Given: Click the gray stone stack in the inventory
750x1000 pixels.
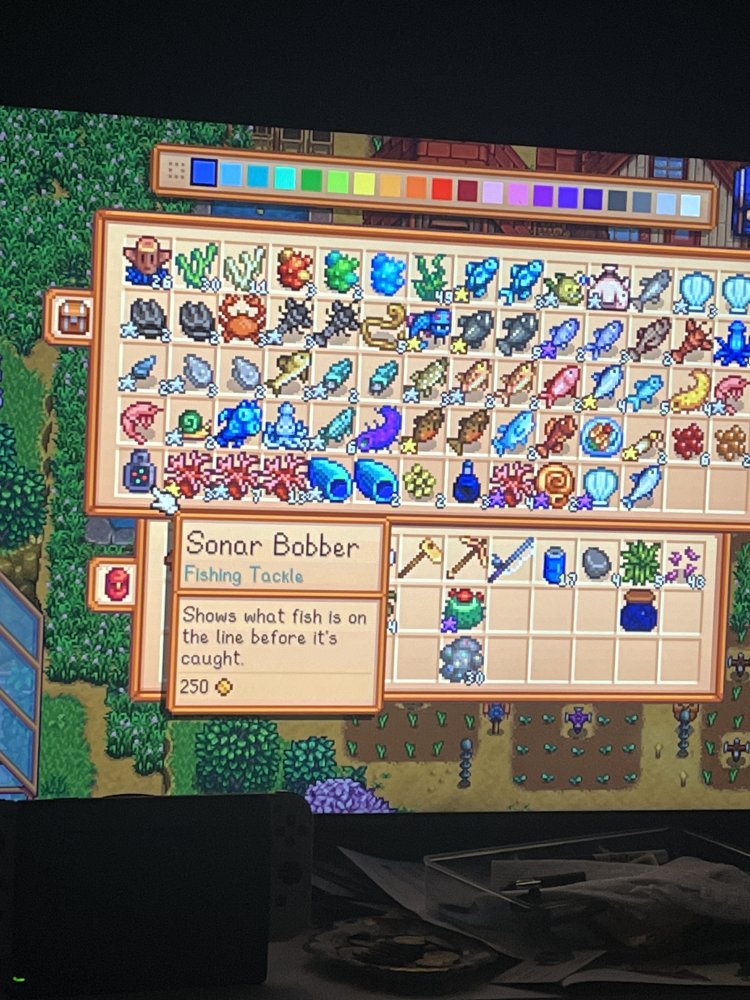Looking at the screenshot, I should click(596, 563).
